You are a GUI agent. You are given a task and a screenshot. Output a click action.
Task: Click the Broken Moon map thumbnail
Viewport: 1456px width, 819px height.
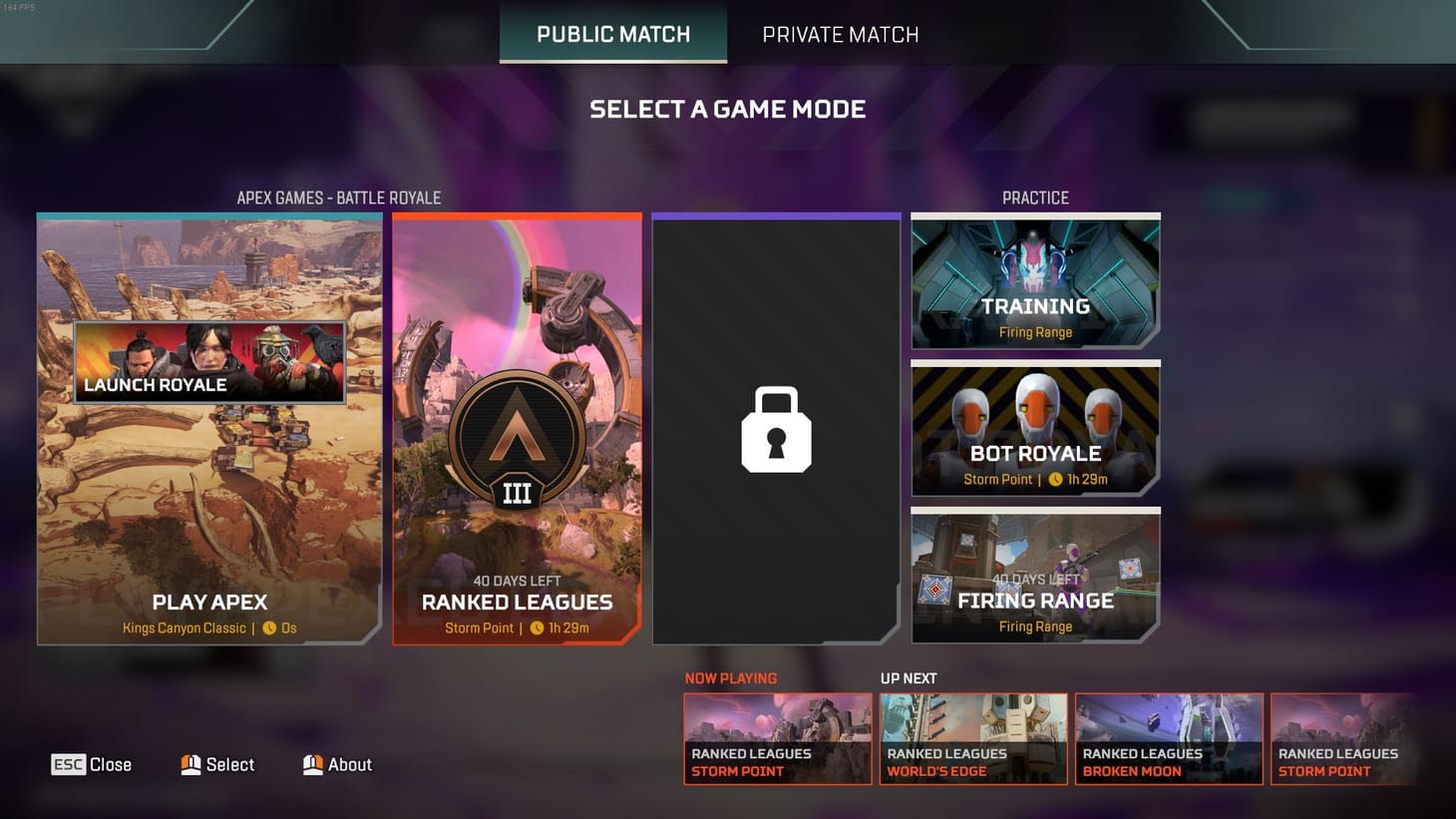coord(1169,738)
